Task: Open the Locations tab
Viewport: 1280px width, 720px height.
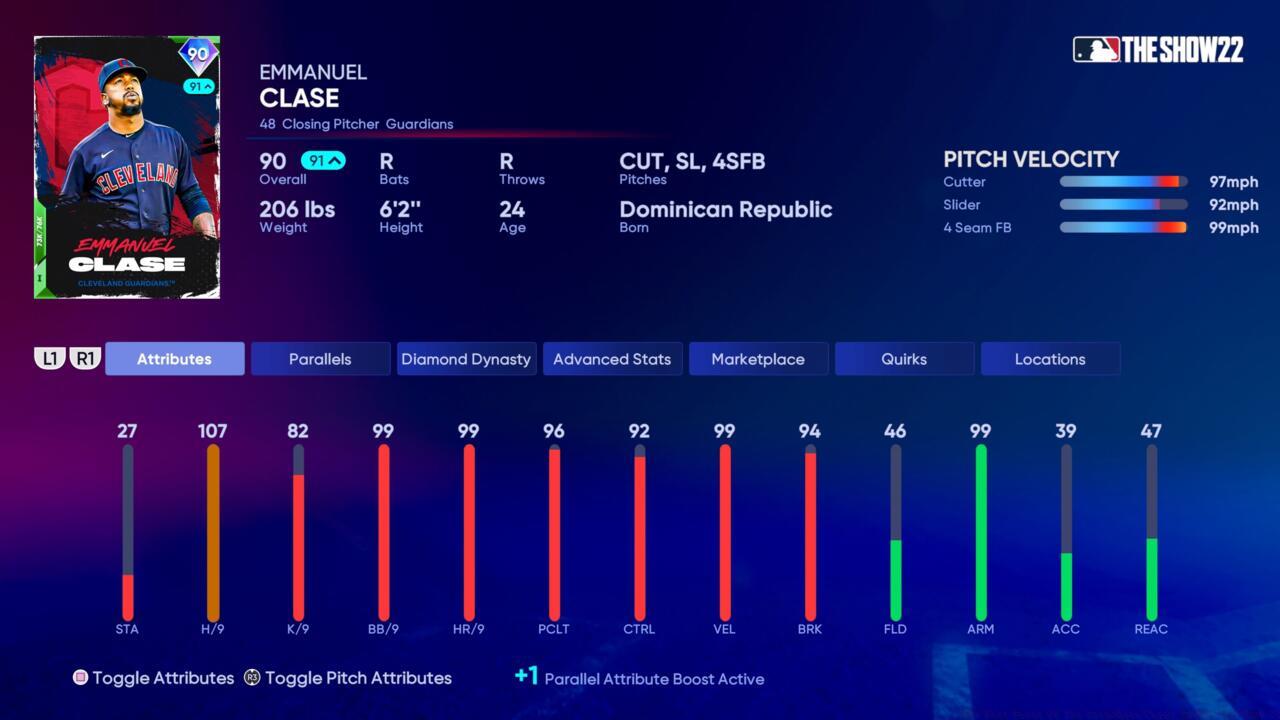Action: [1050, 359]
